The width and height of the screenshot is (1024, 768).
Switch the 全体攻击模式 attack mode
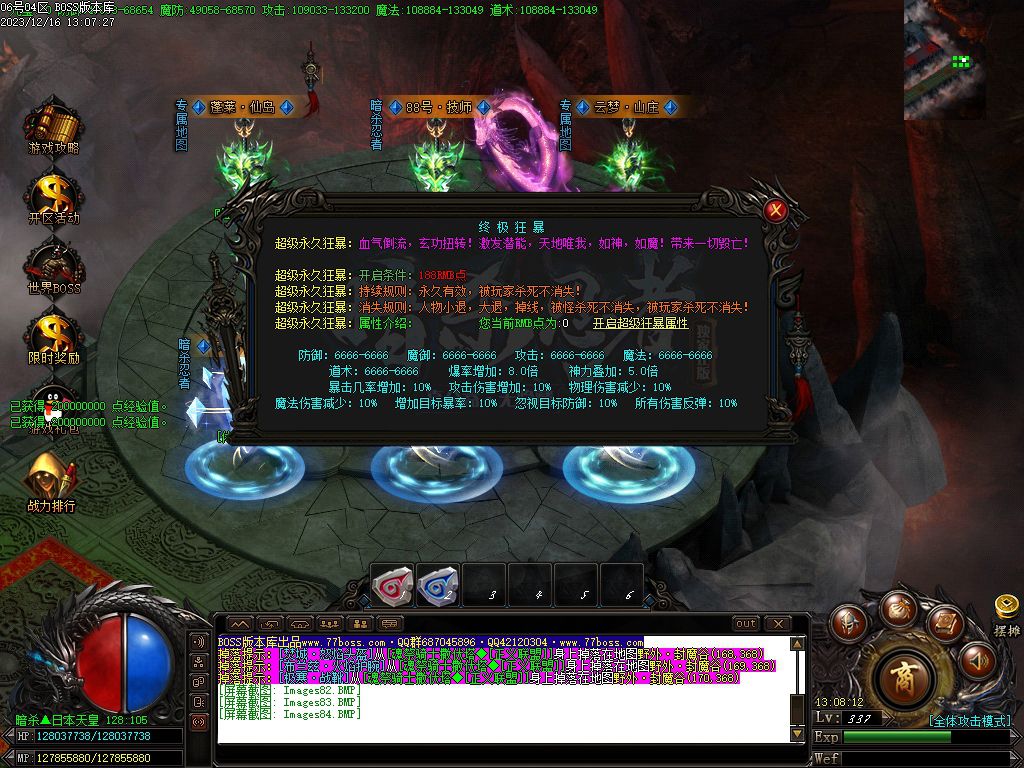969,720
